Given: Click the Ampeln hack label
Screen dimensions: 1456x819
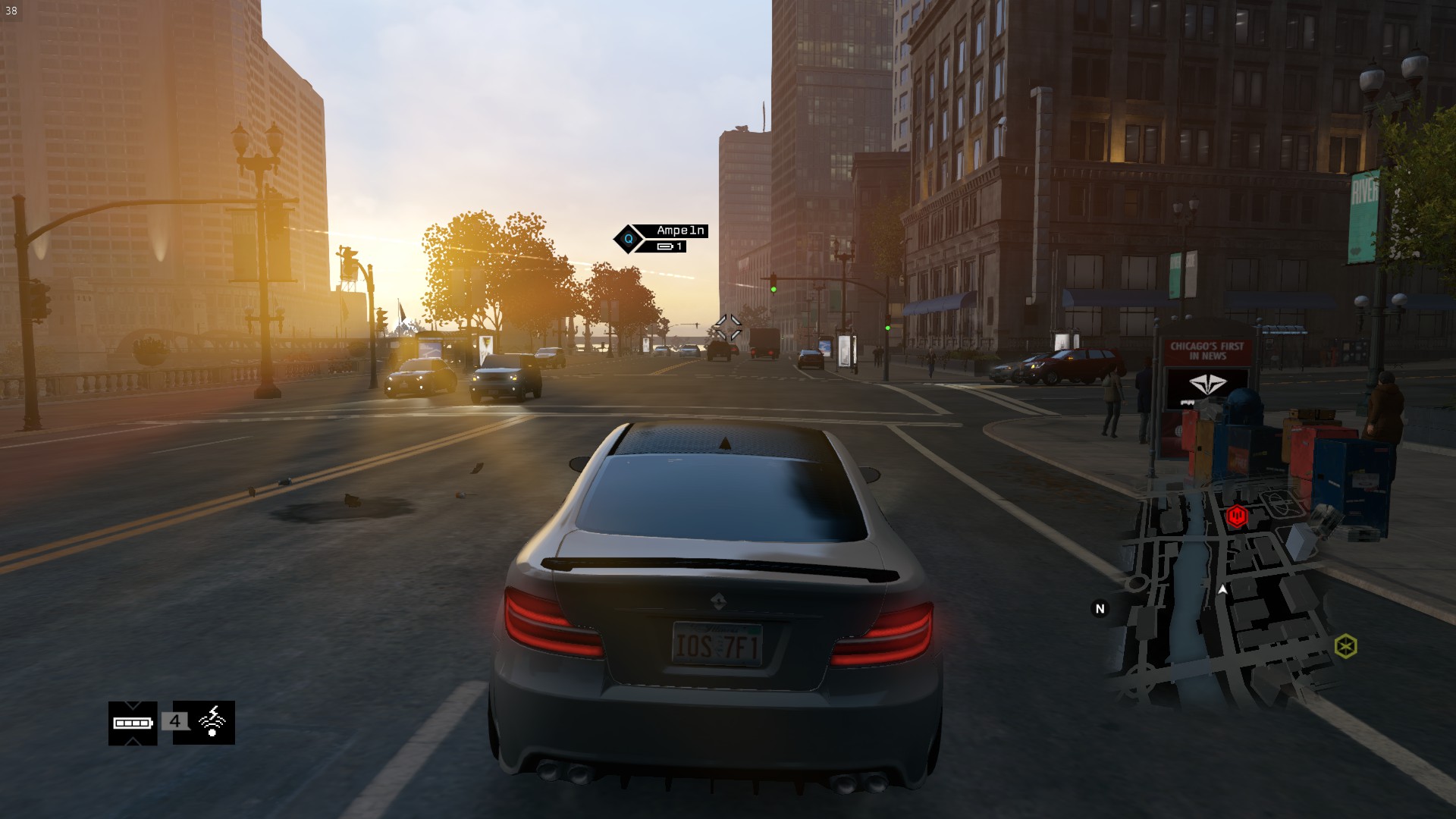Looking at the screenshot, I should click(x=679, y=230).
